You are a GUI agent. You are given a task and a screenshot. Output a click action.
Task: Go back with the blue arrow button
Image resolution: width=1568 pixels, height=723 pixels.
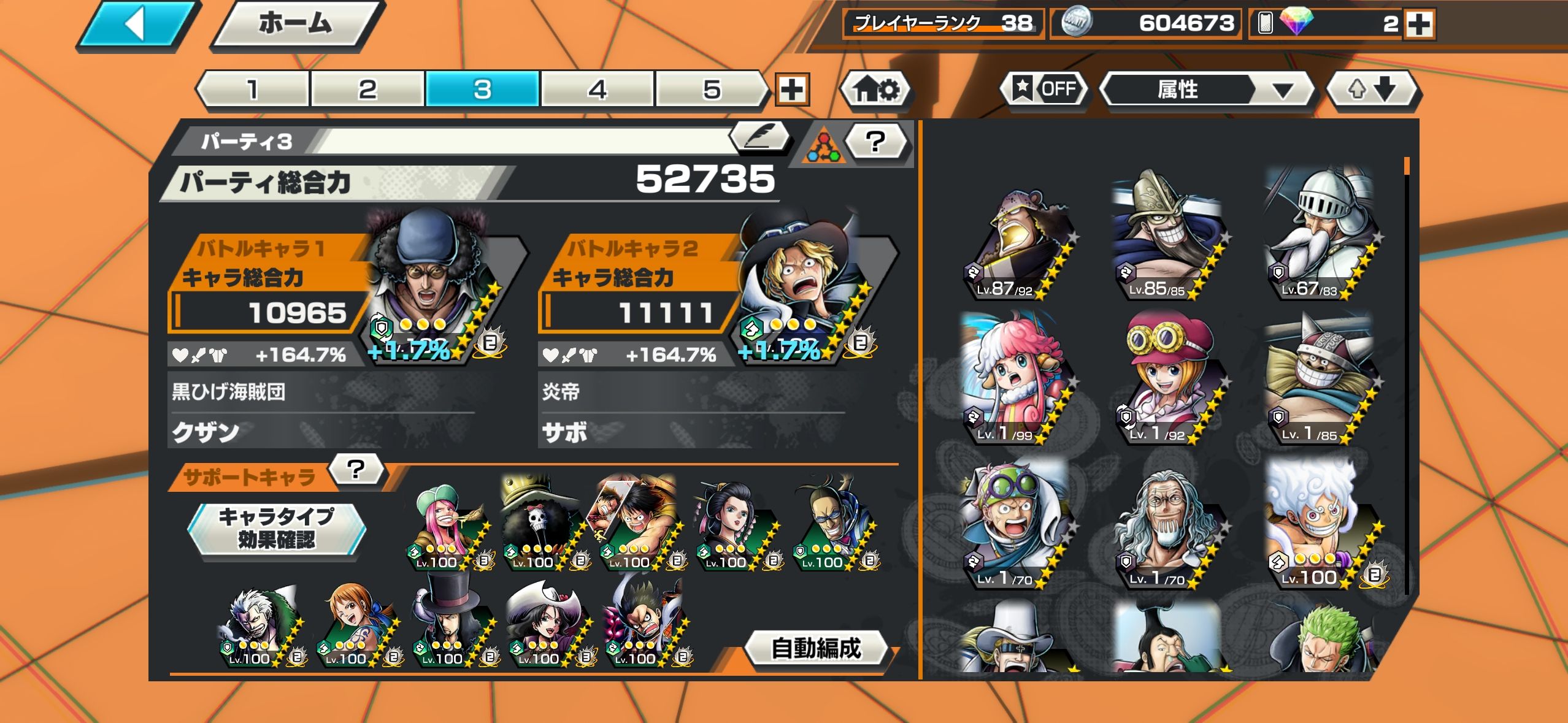139,26
